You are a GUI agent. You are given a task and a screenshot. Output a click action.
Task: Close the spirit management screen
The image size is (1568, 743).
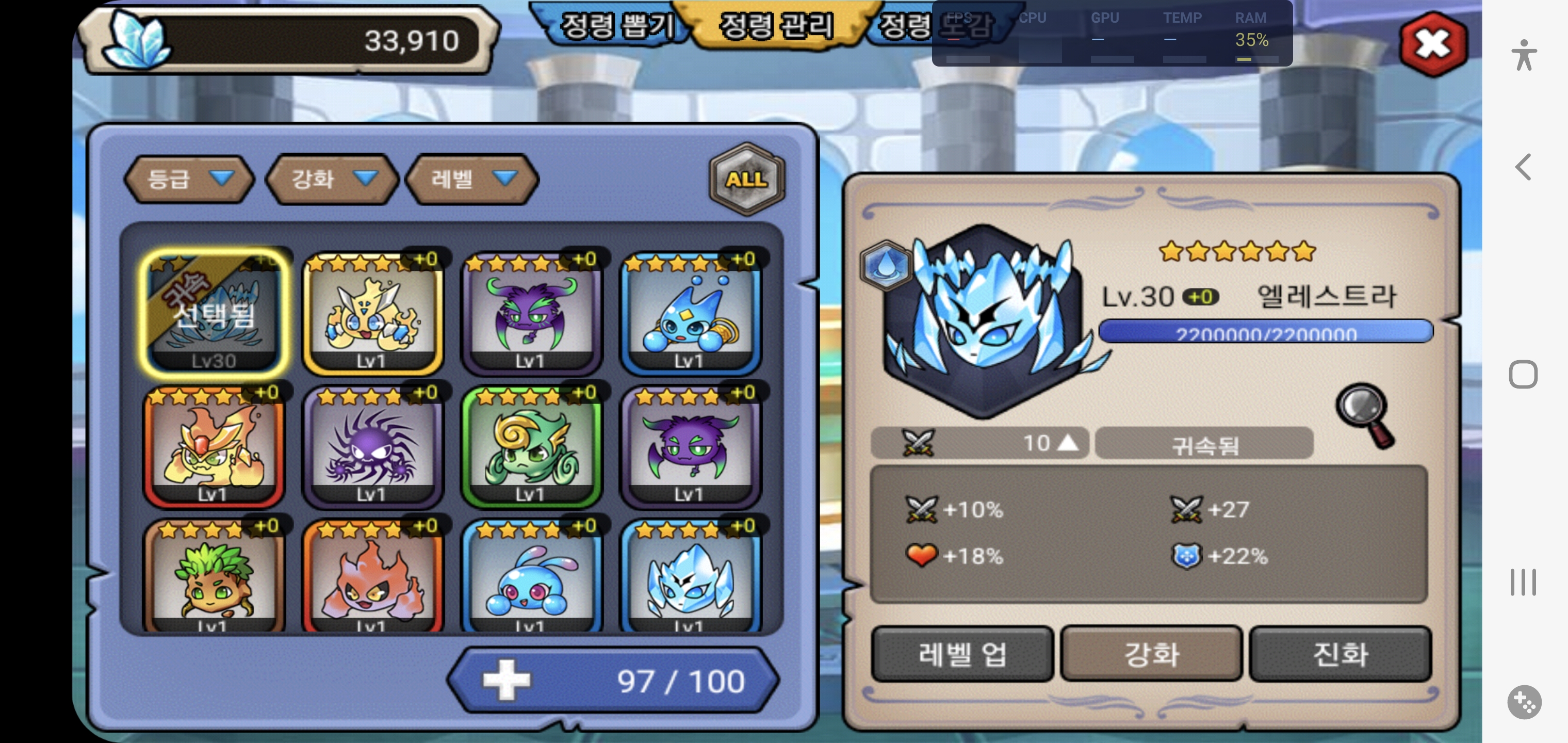[x=1433, y=44]
